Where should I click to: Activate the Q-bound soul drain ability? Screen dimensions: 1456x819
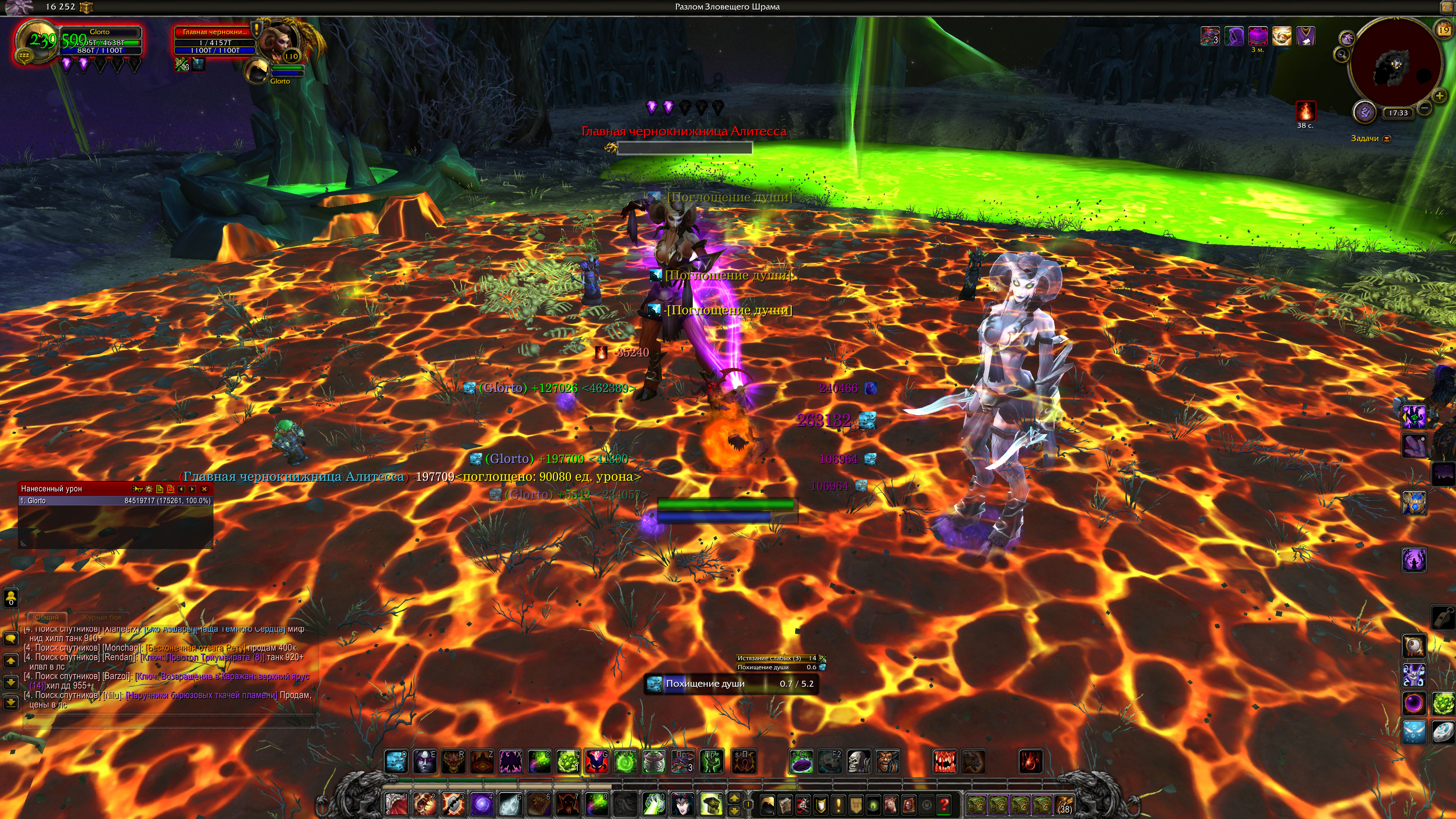point(395,762)
